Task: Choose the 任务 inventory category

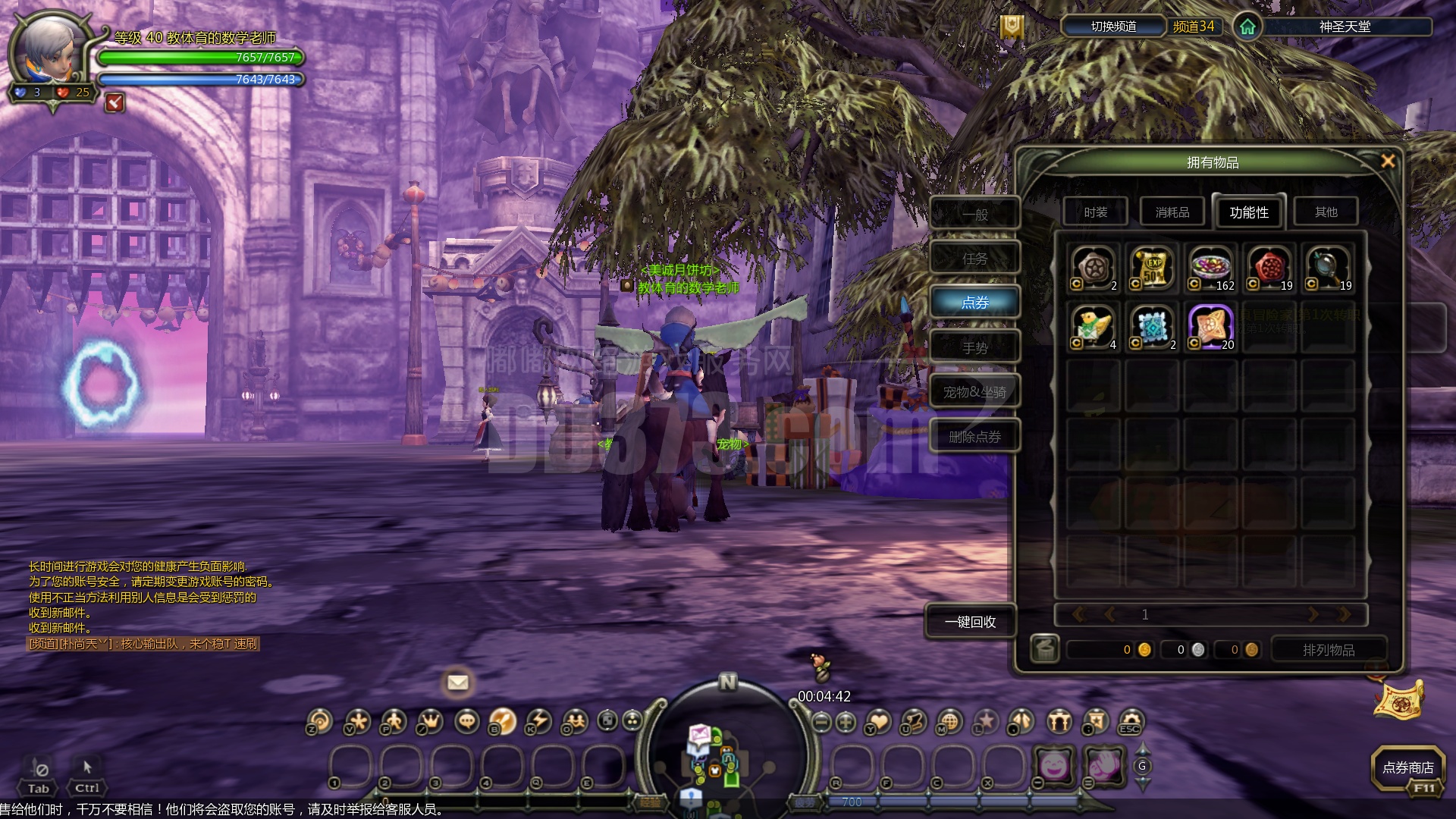Action: click(974, 259)
